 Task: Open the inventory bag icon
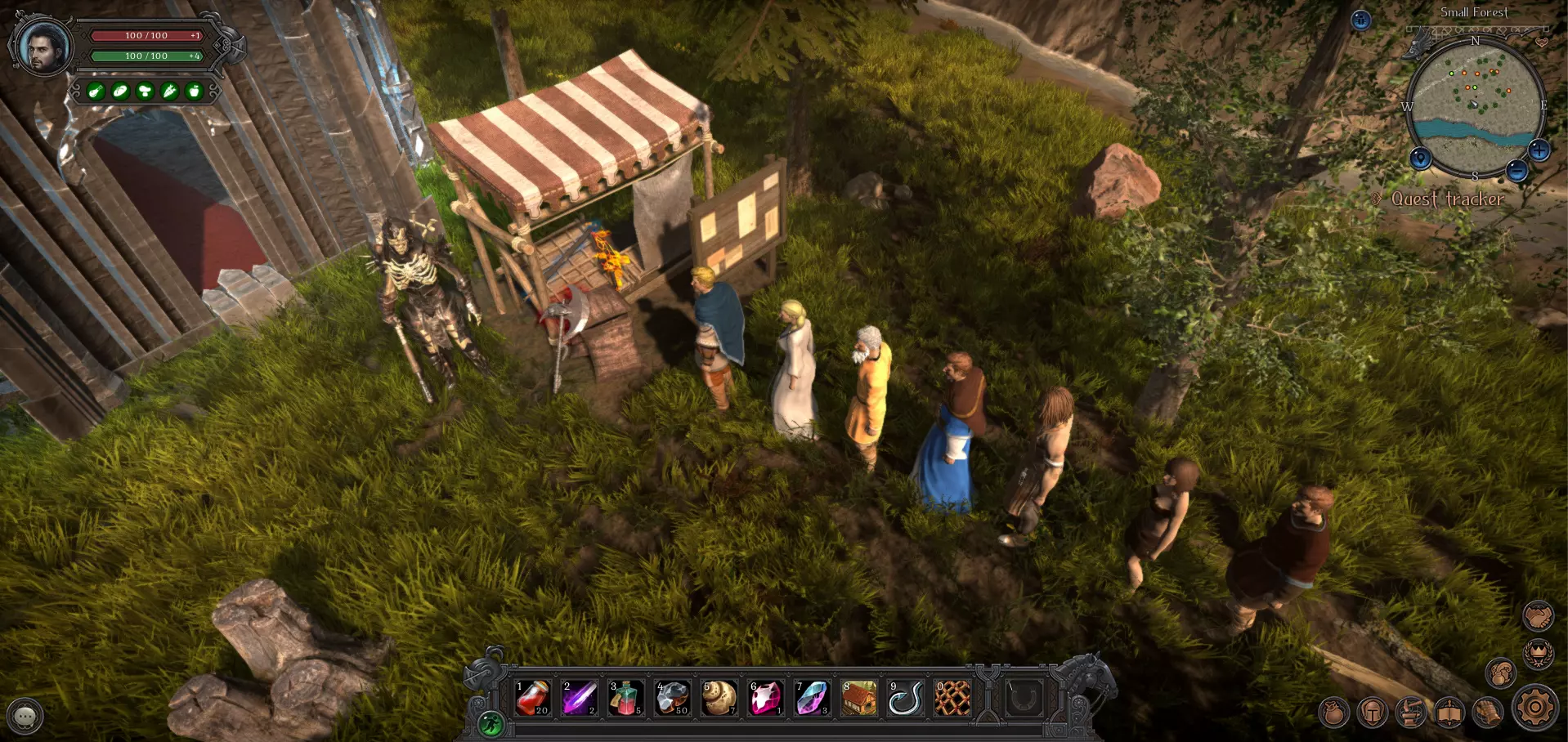[x=1333, y=713]
